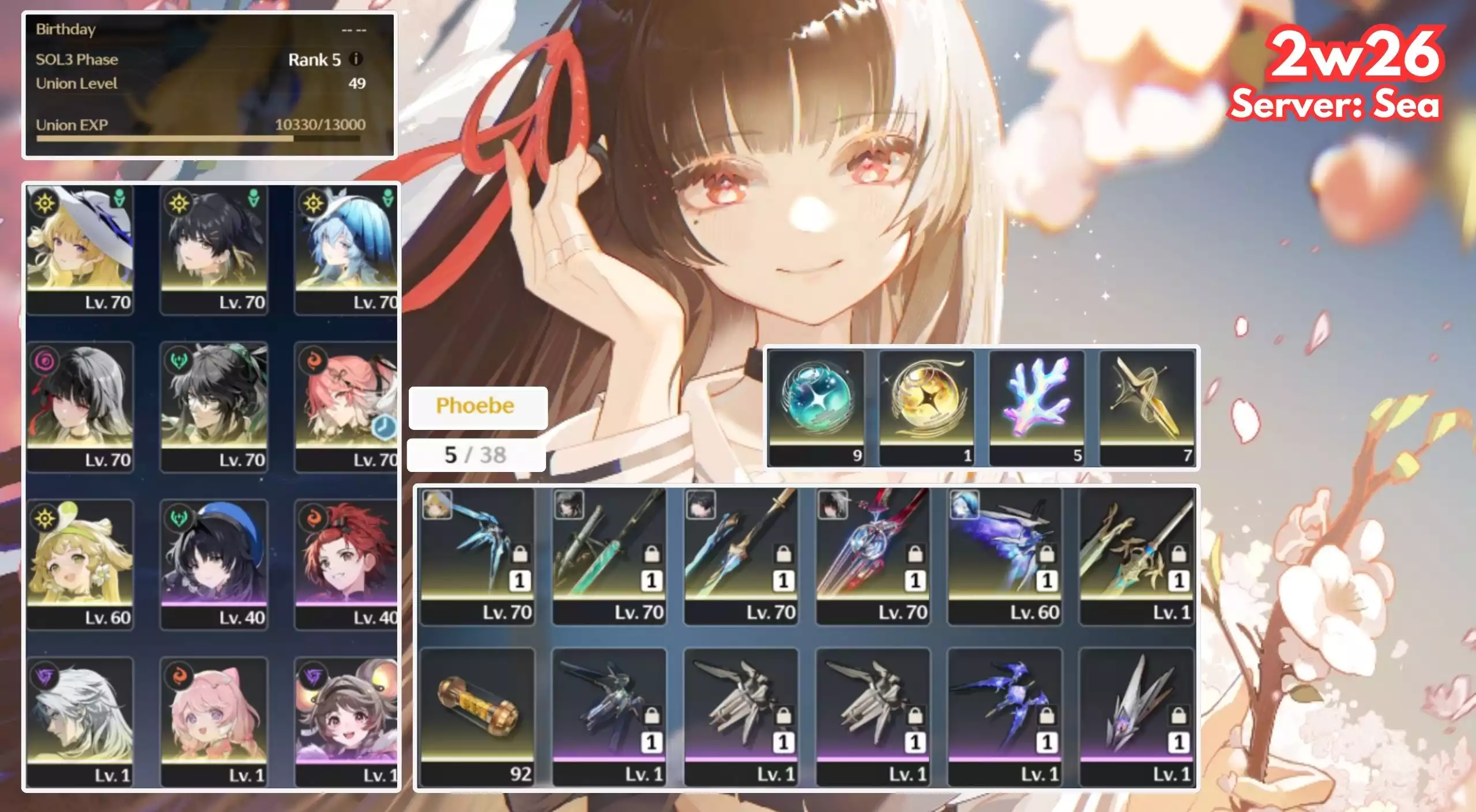Pick the purple Lv. 60 weapon slot
1476x812 pixels.
[x=1005, y=556]
